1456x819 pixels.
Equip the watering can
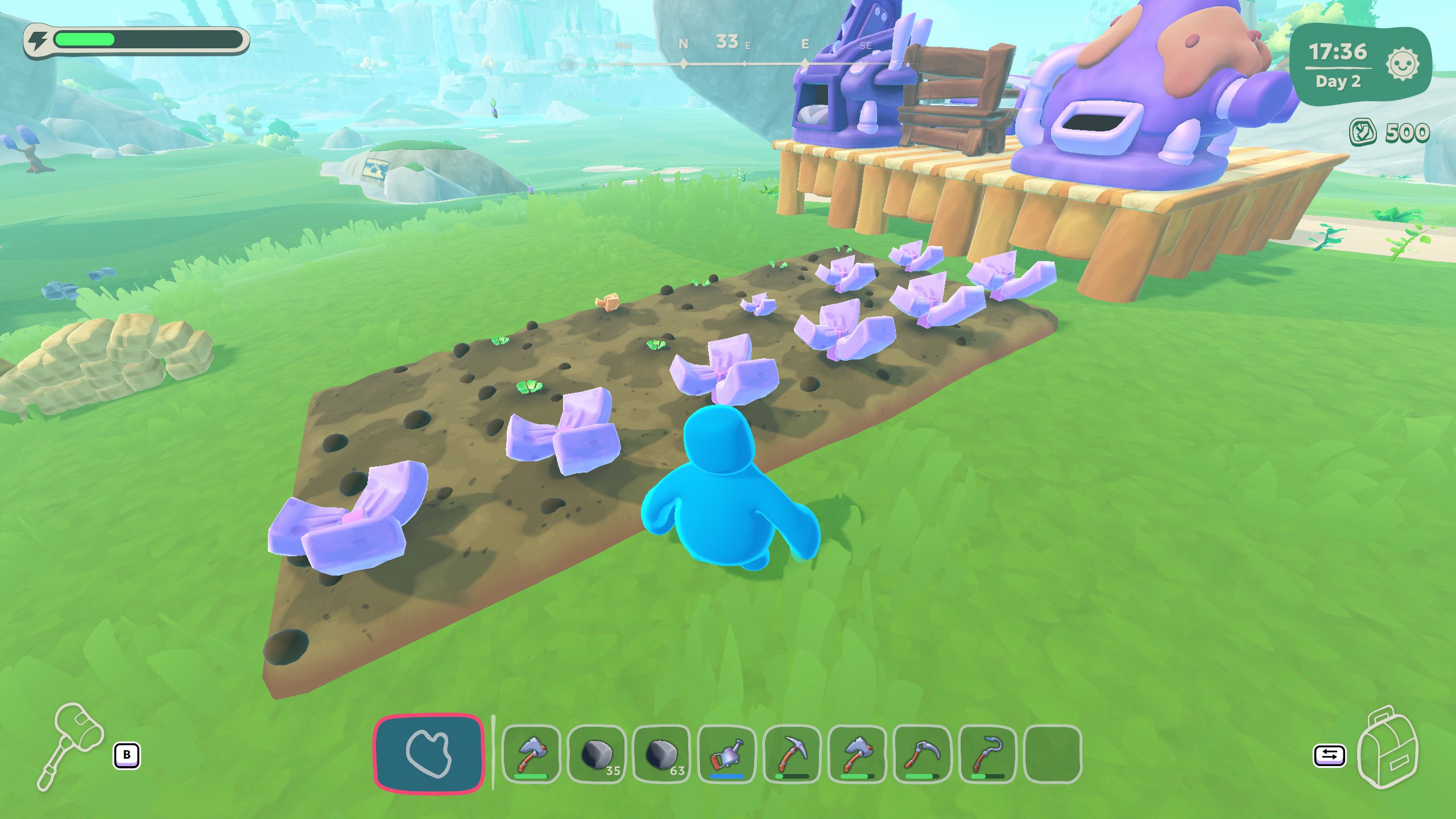pyautogui.click(x=726, y=754)
